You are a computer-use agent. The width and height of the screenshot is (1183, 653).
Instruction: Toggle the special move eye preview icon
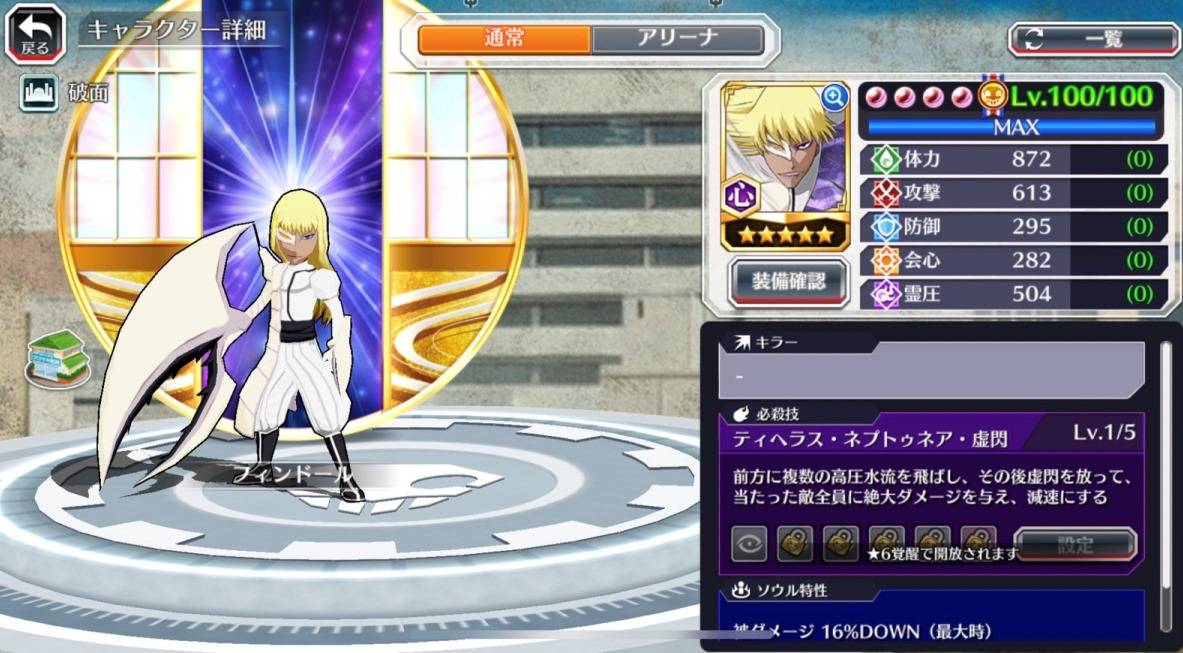click(748, 546)
